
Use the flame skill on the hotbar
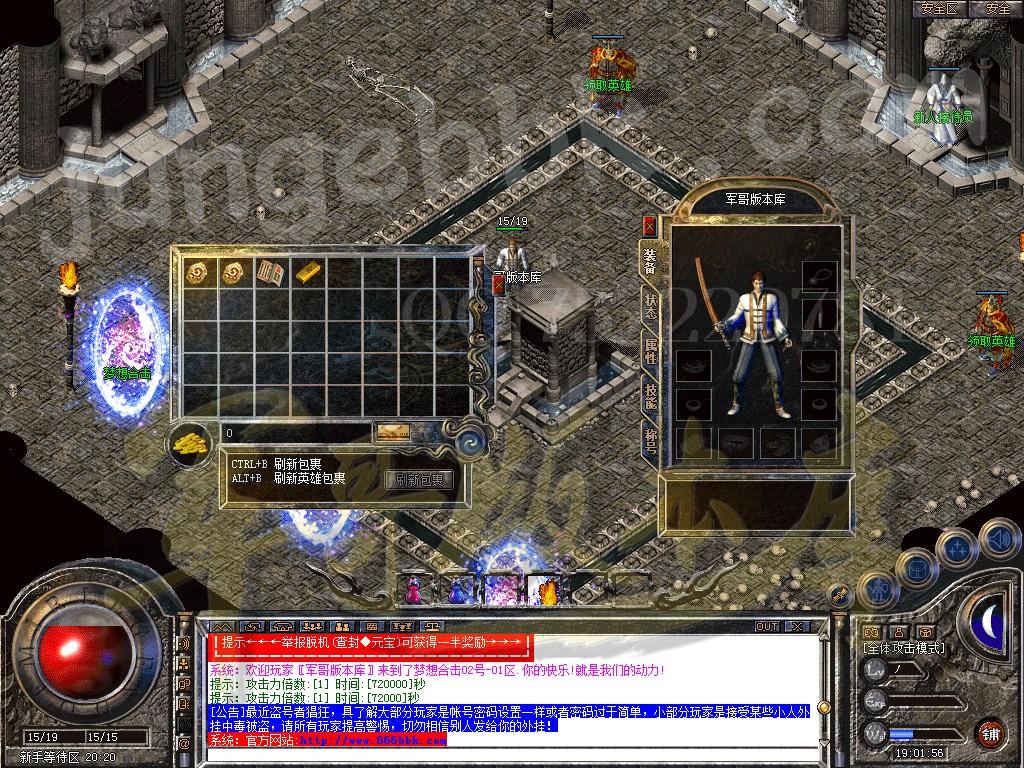pos(547,591)
